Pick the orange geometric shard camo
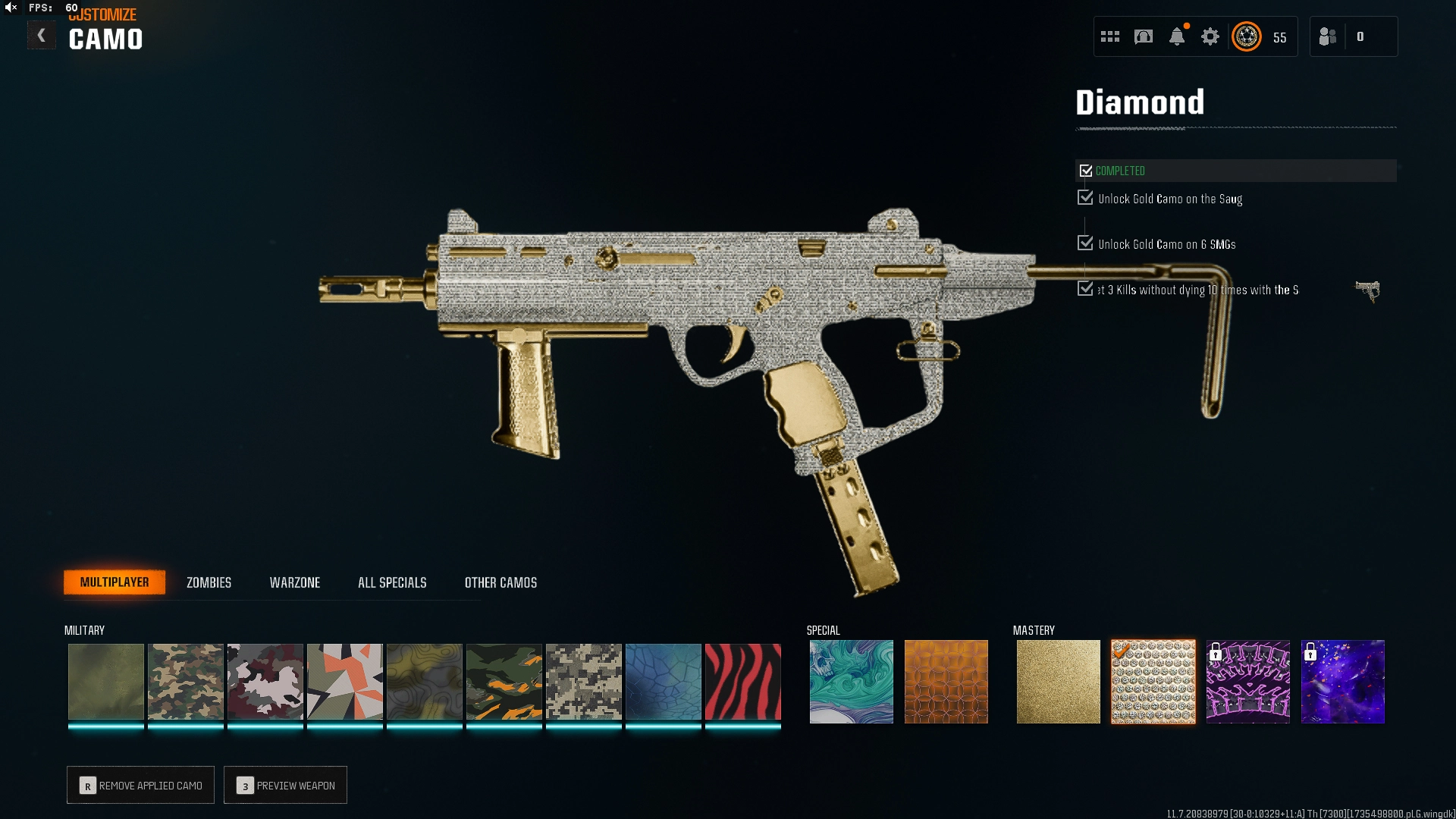The height and width of the screenshot is (819, 1456). tap(345, 681)
